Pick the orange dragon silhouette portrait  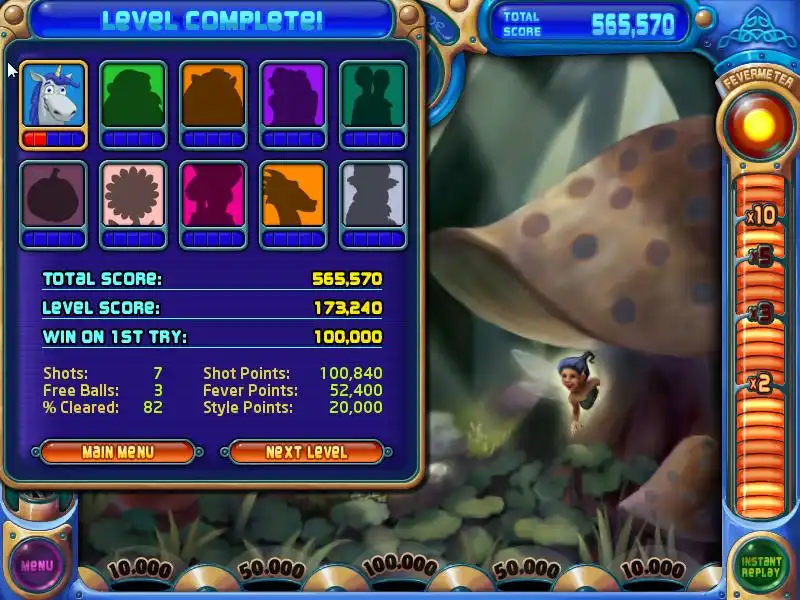pyautogui.click(x=293, y=196)
